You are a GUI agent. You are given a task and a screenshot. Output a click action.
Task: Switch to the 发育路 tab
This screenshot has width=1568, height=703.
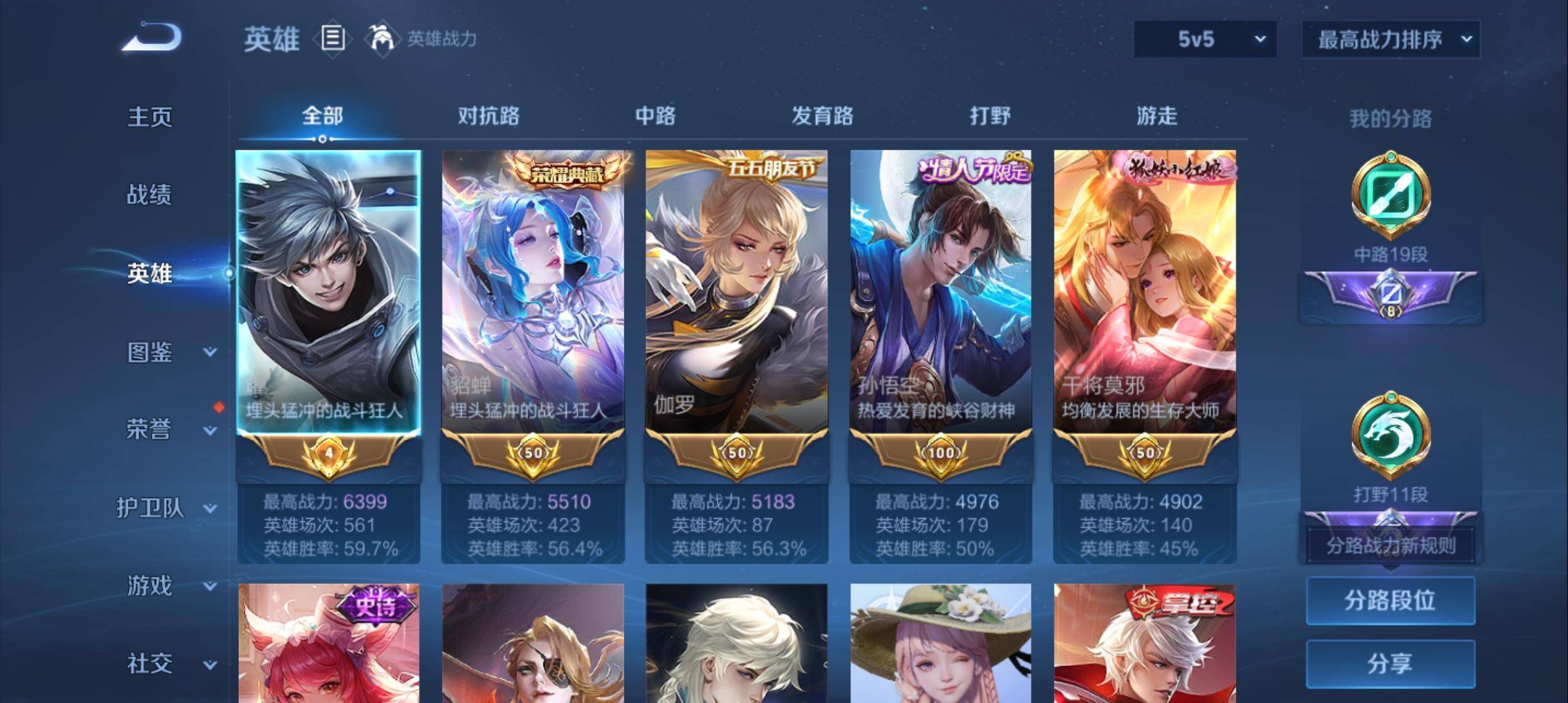pos(822,116)
